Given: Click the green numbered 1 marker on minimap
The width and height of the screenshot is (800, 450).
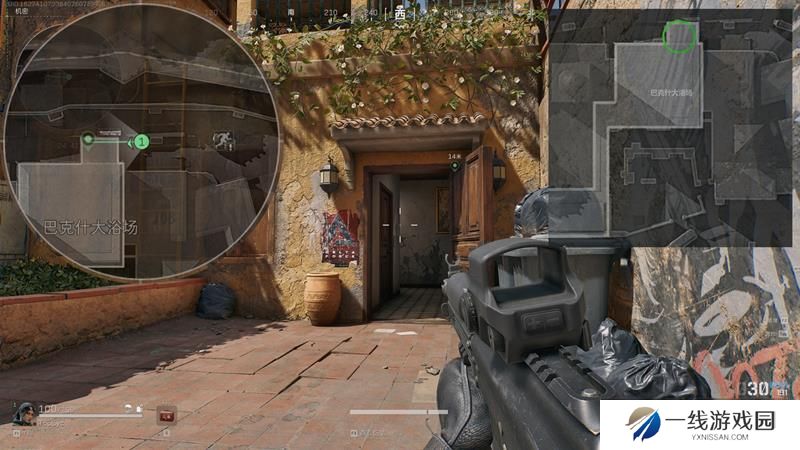Looking at the screenshot, I should pos(141,143).
